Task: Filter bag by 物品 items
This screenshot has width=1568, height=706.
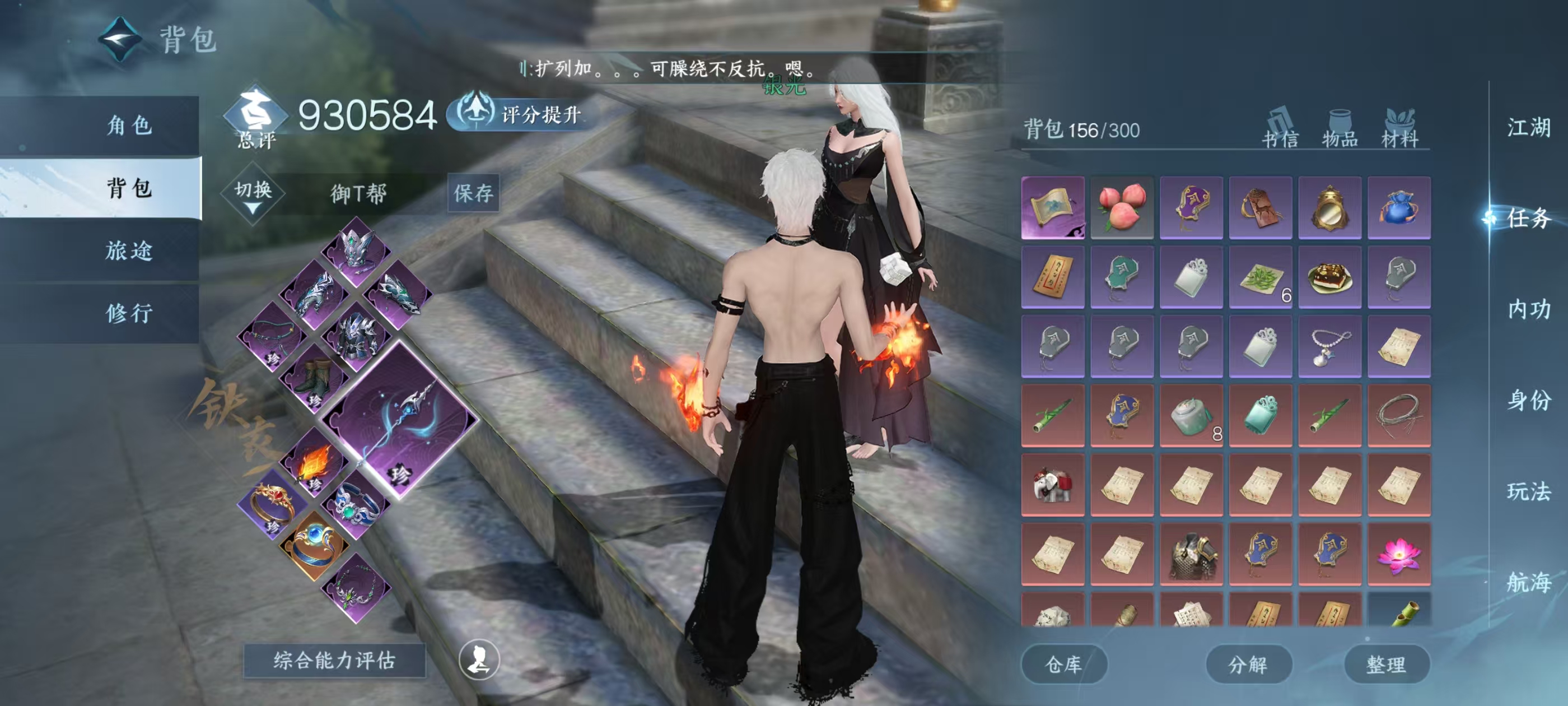Action: pos(1340,129)
